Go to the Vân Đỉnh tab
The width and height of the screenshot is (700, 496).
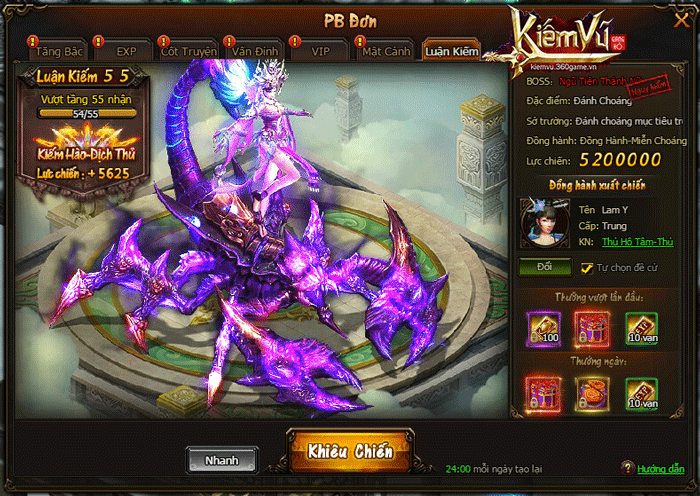pyautogui.click(x=253, y=51)
